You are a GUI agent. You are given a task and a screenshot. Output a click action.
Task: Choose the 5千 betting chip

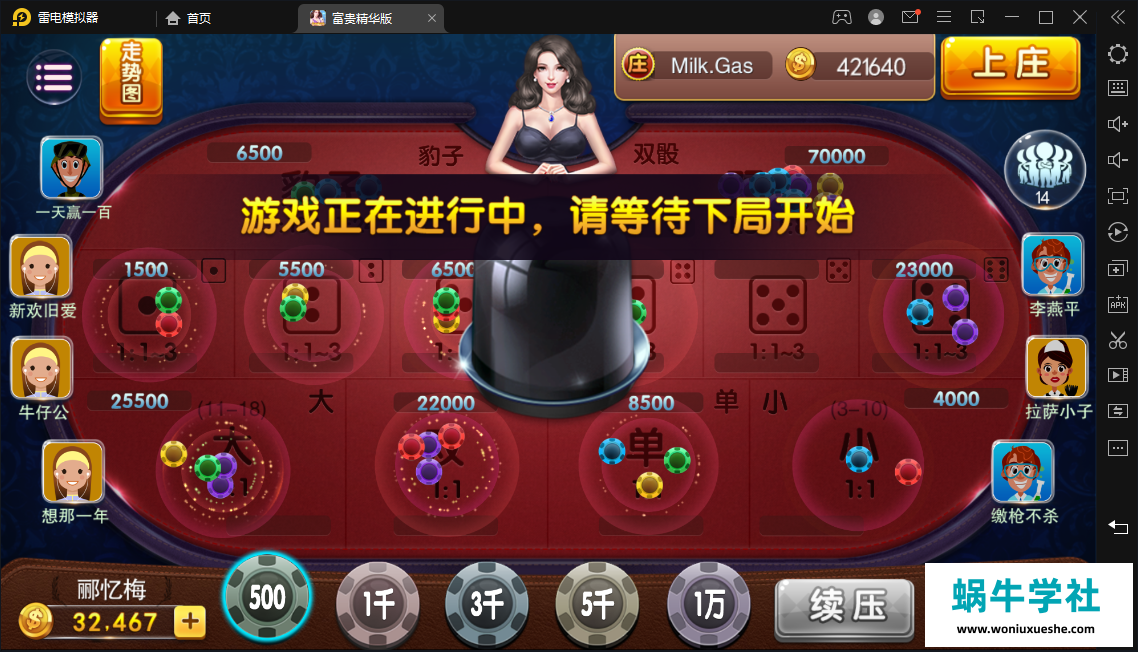[x=597, y=604]
